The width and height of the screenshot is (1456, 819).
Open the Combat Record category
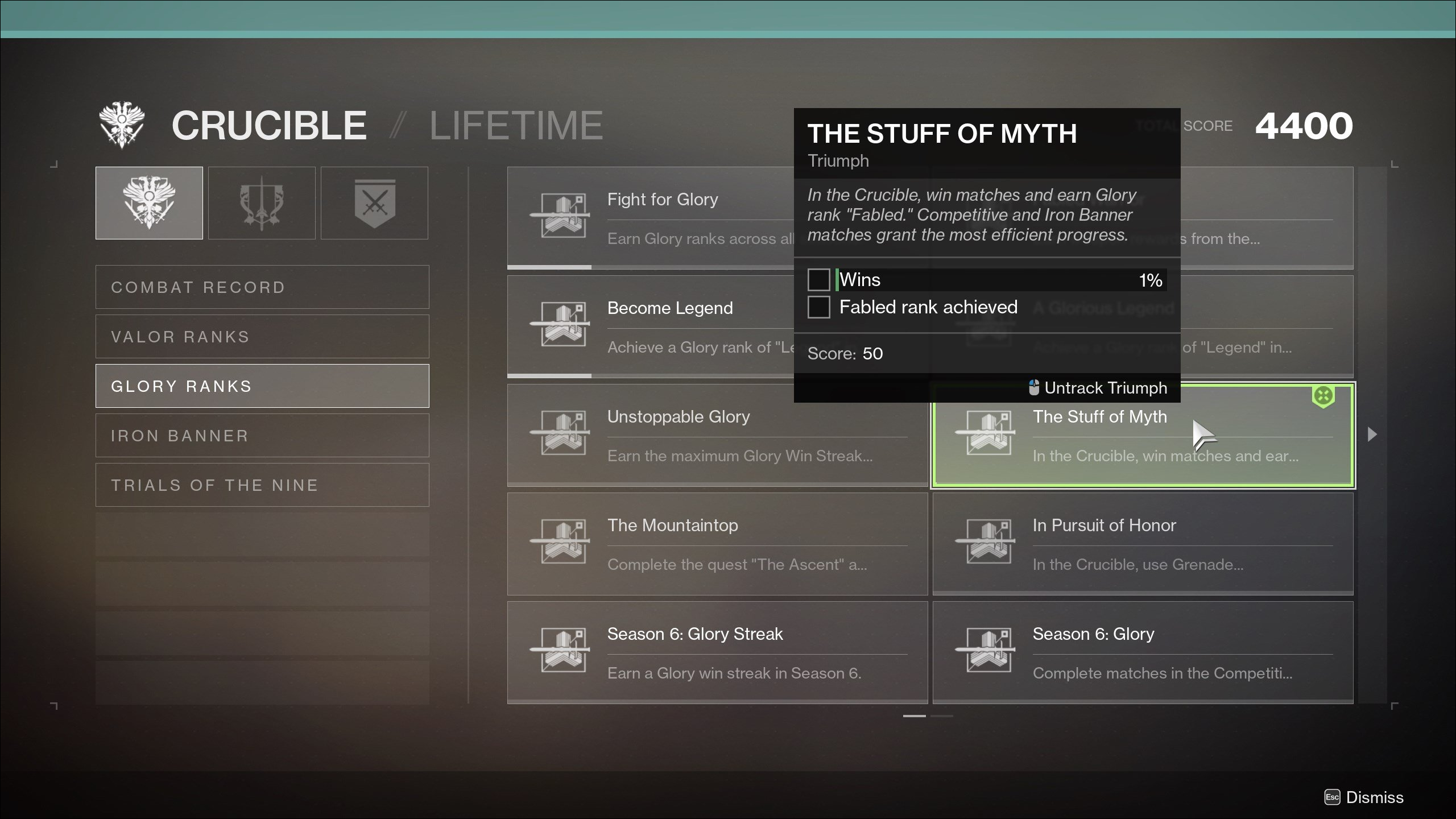[x=262, y=287]
